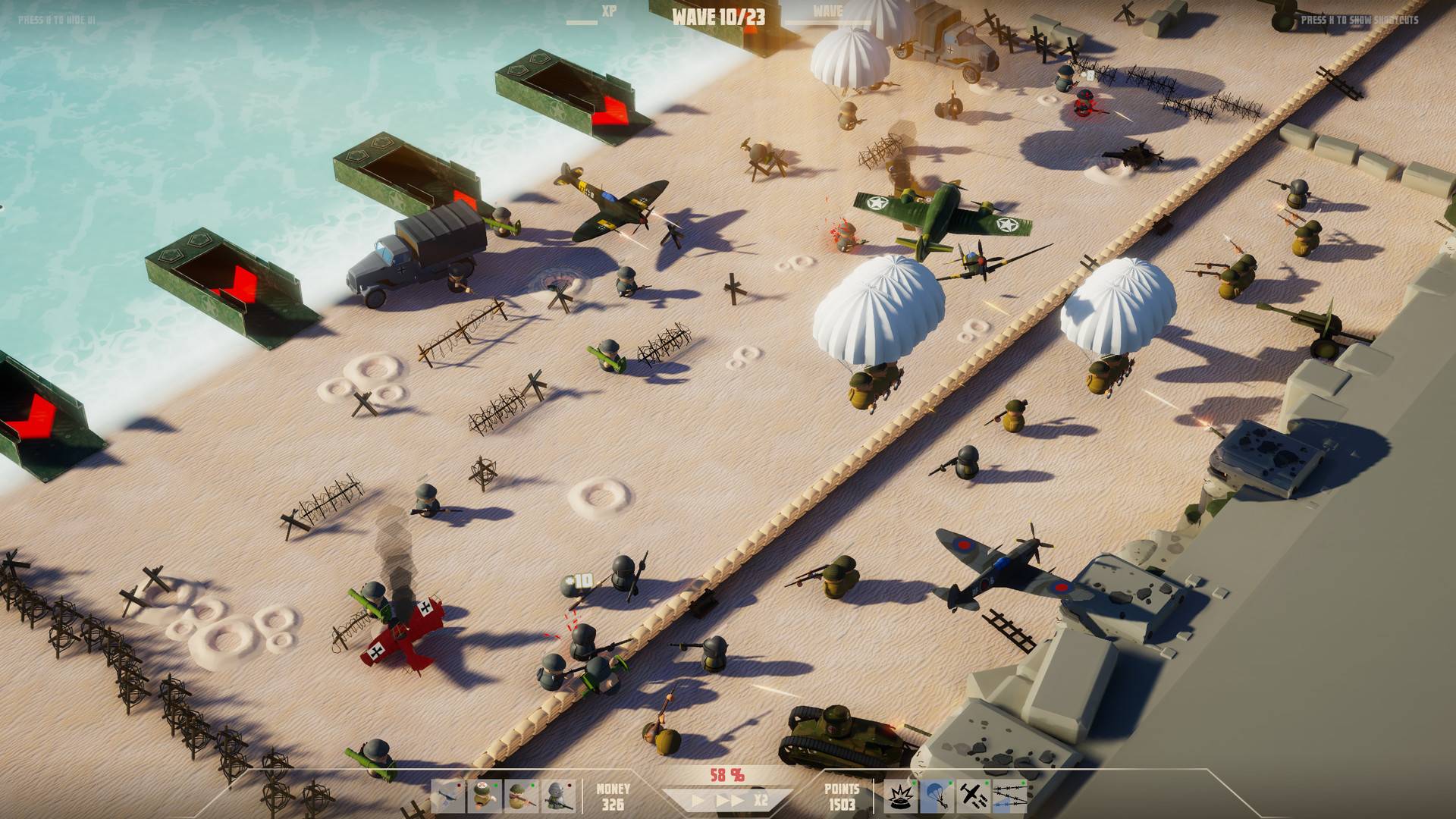Switch to fast-forward game speed
The width and height of the screenshot is (1456, 819).
pos(729,800)
